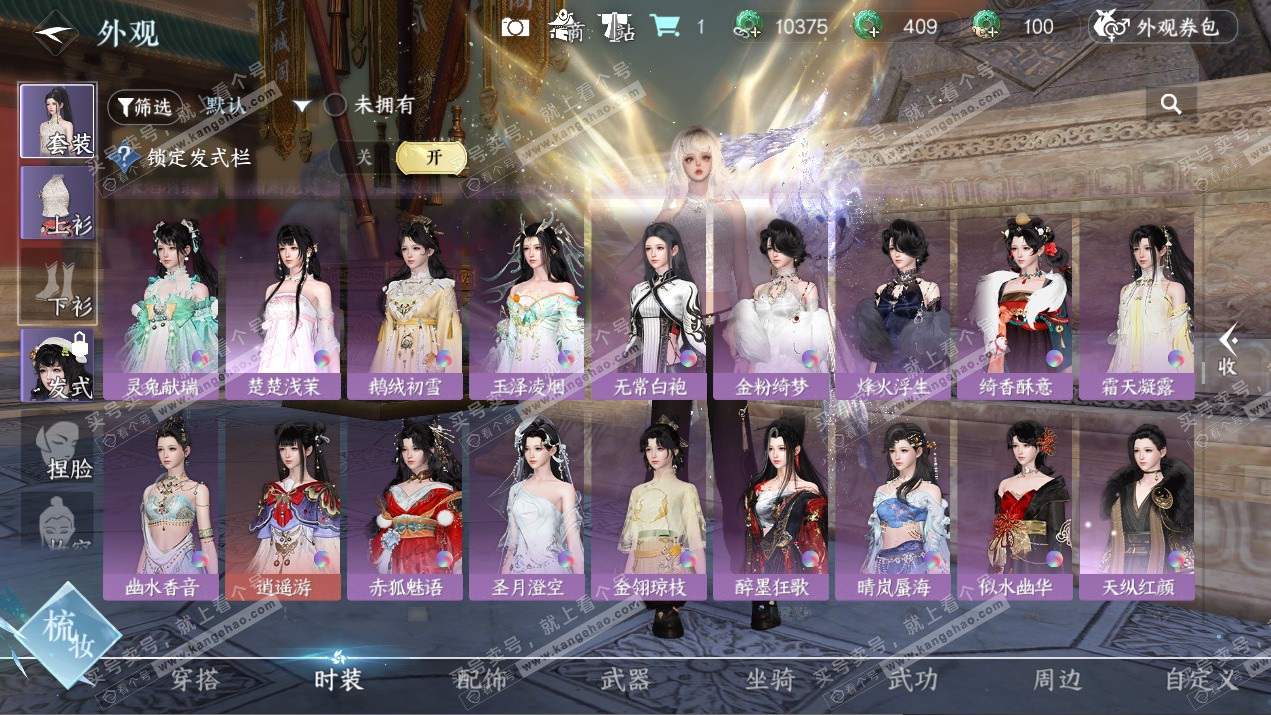Switch to the 武器 tab
This screenshot has width=1271, height=715.
point(625,680)
